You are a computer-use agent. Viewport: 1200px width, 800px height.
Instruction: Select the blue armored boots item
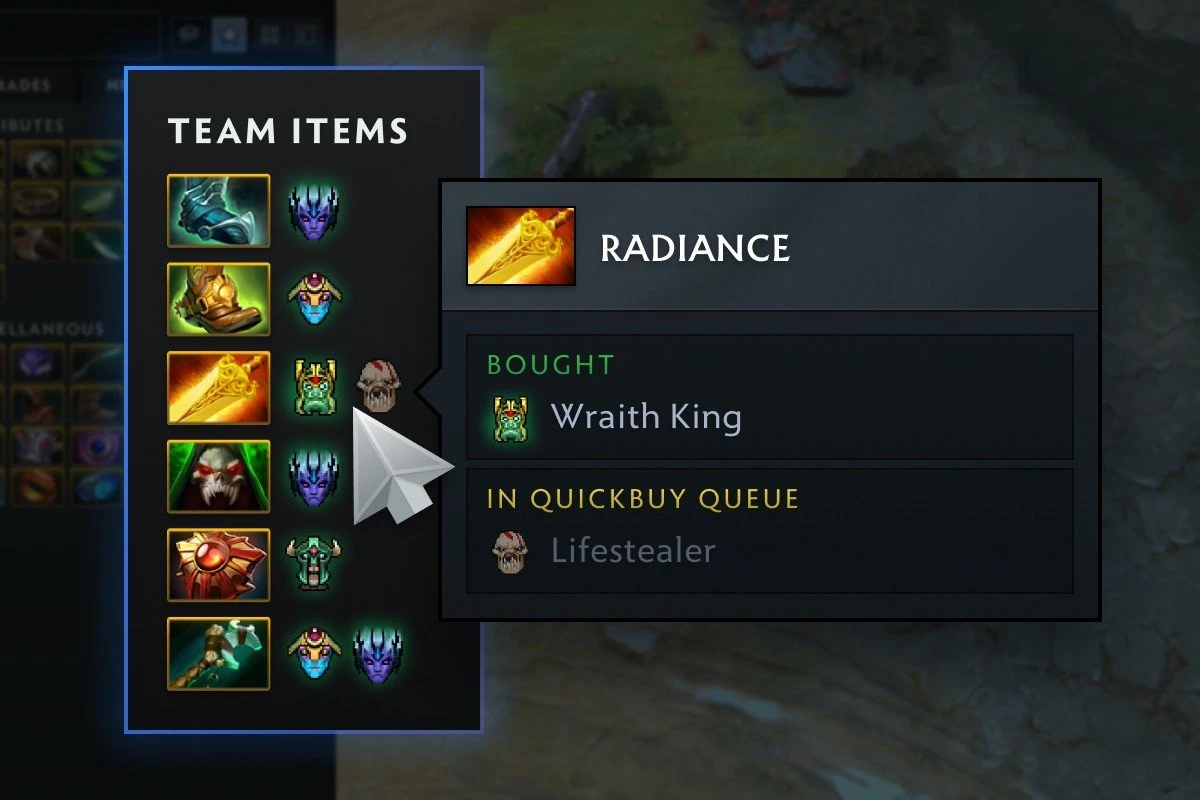pos(218,210)
